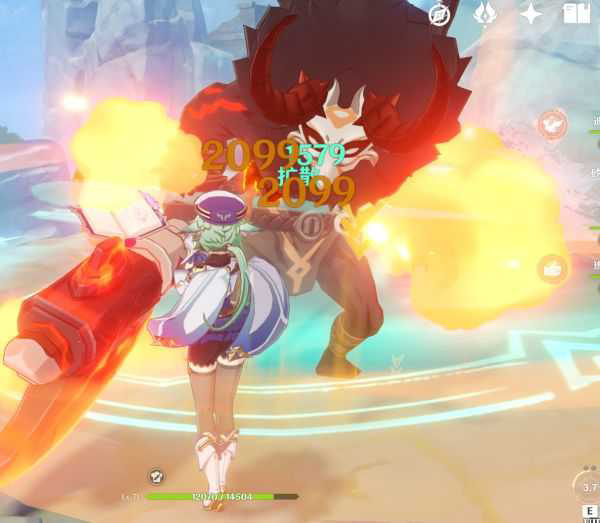Open the crossed-out compass icon
The width and height of the screenshot is (600, 523).
click(439, 14)
